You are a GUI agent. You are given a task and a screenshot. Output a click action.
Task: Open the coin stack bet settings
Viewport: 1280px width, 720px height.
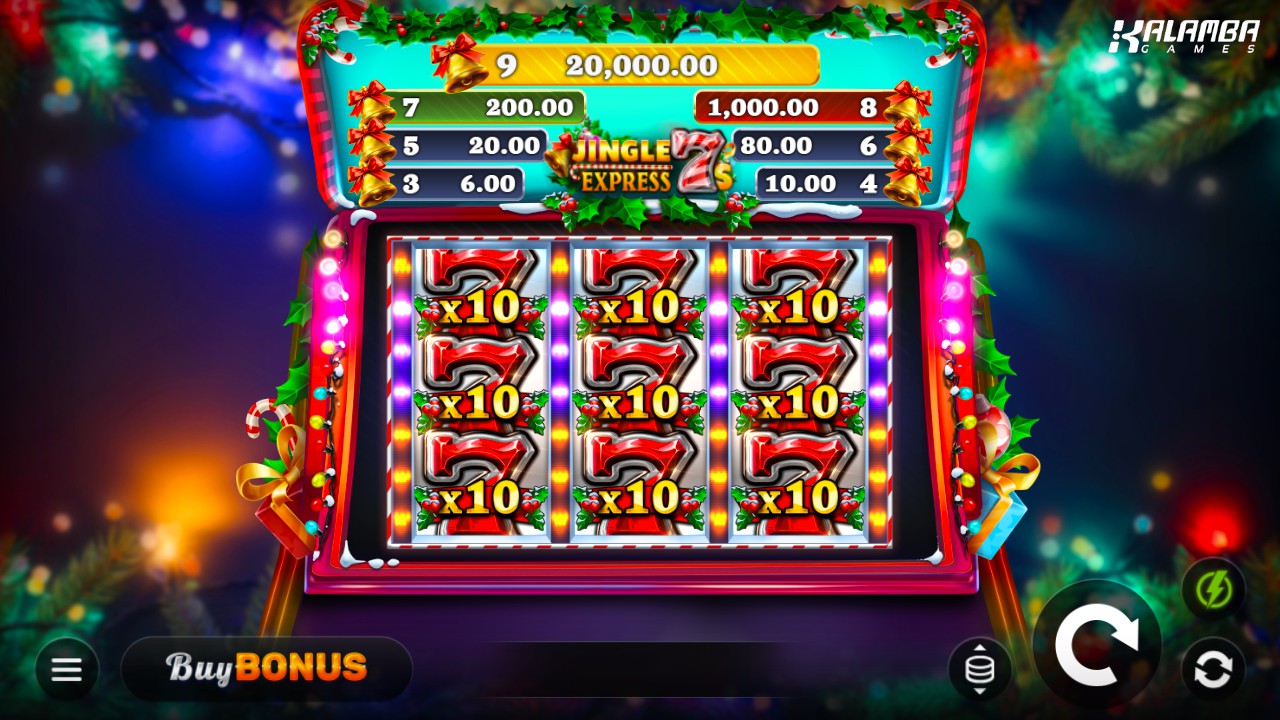[x=979, y=669]
